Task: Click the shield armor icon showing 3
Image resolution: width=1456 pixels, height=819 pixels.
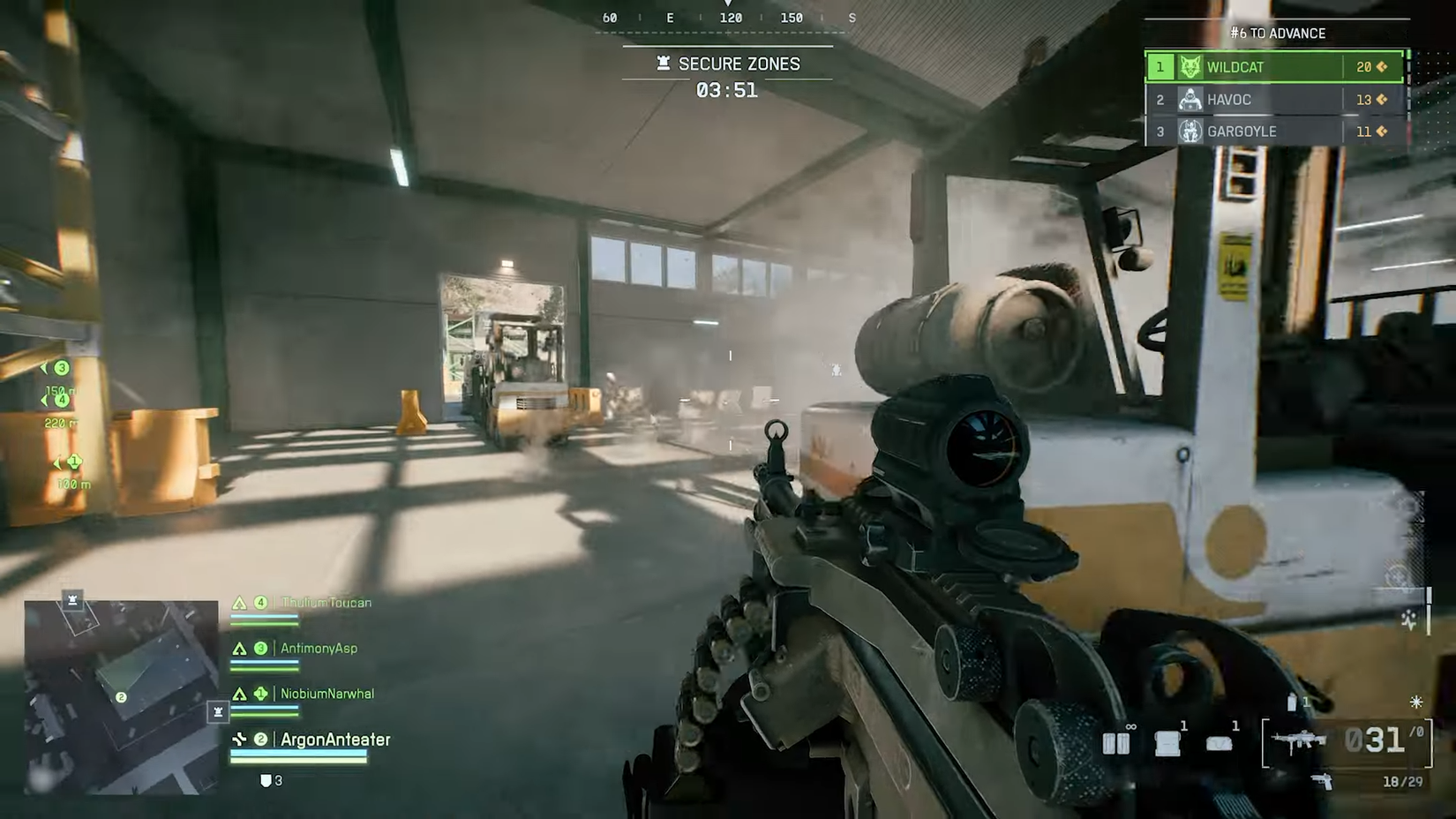Action: tap(264, 780)
